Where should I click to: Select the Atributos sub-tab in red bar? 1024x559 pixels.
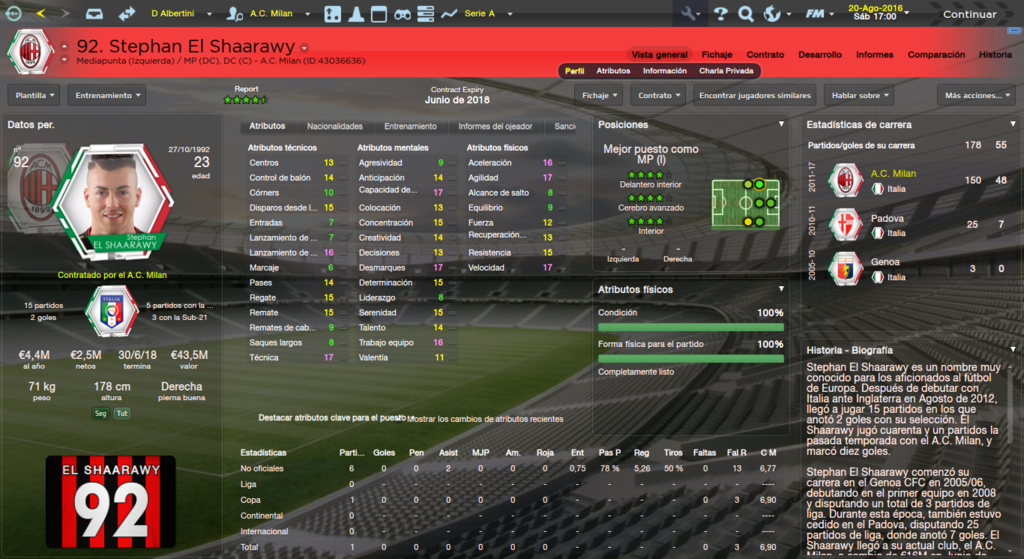point(613,71)
